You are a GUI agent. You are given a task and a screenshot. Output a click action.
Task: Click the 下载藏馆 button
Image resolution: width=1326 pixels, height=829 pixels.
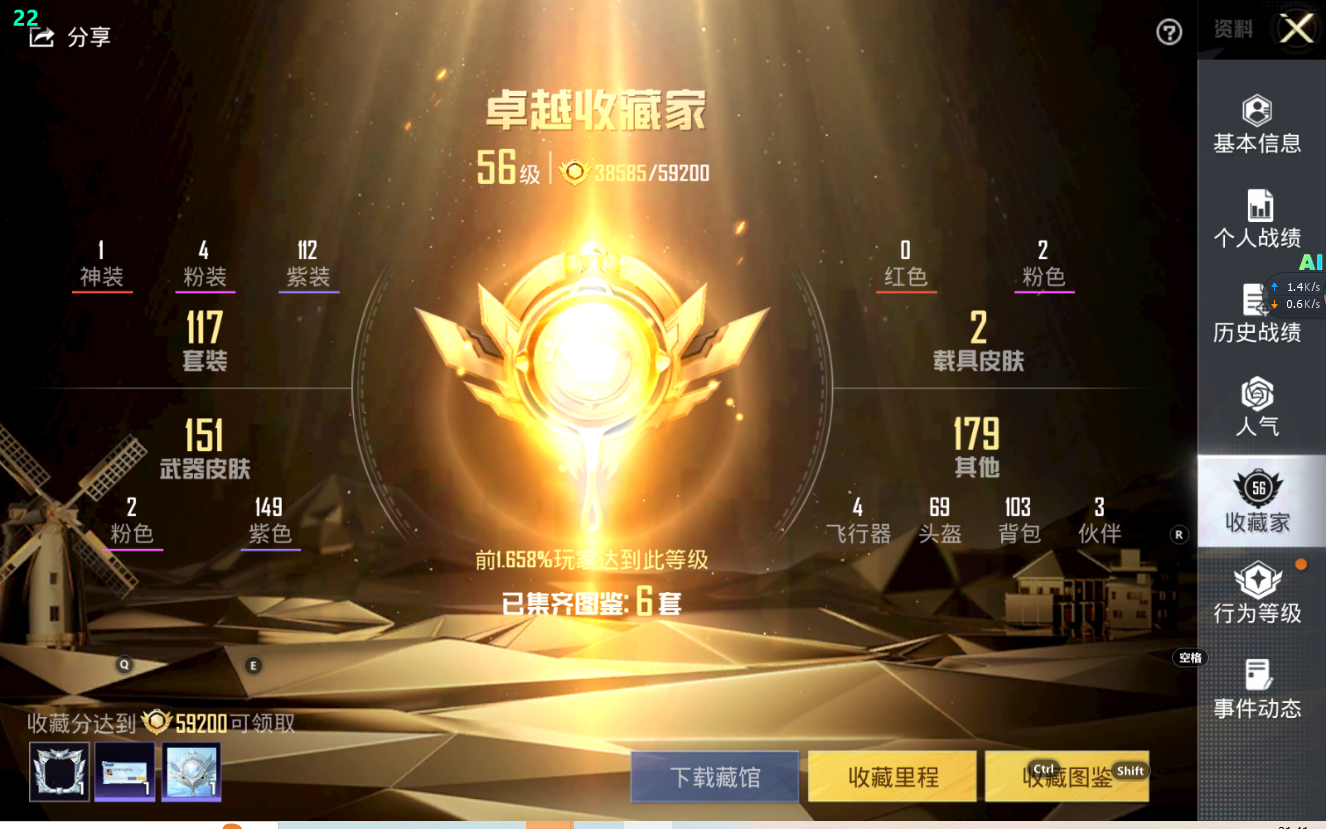tap(715, 777)
